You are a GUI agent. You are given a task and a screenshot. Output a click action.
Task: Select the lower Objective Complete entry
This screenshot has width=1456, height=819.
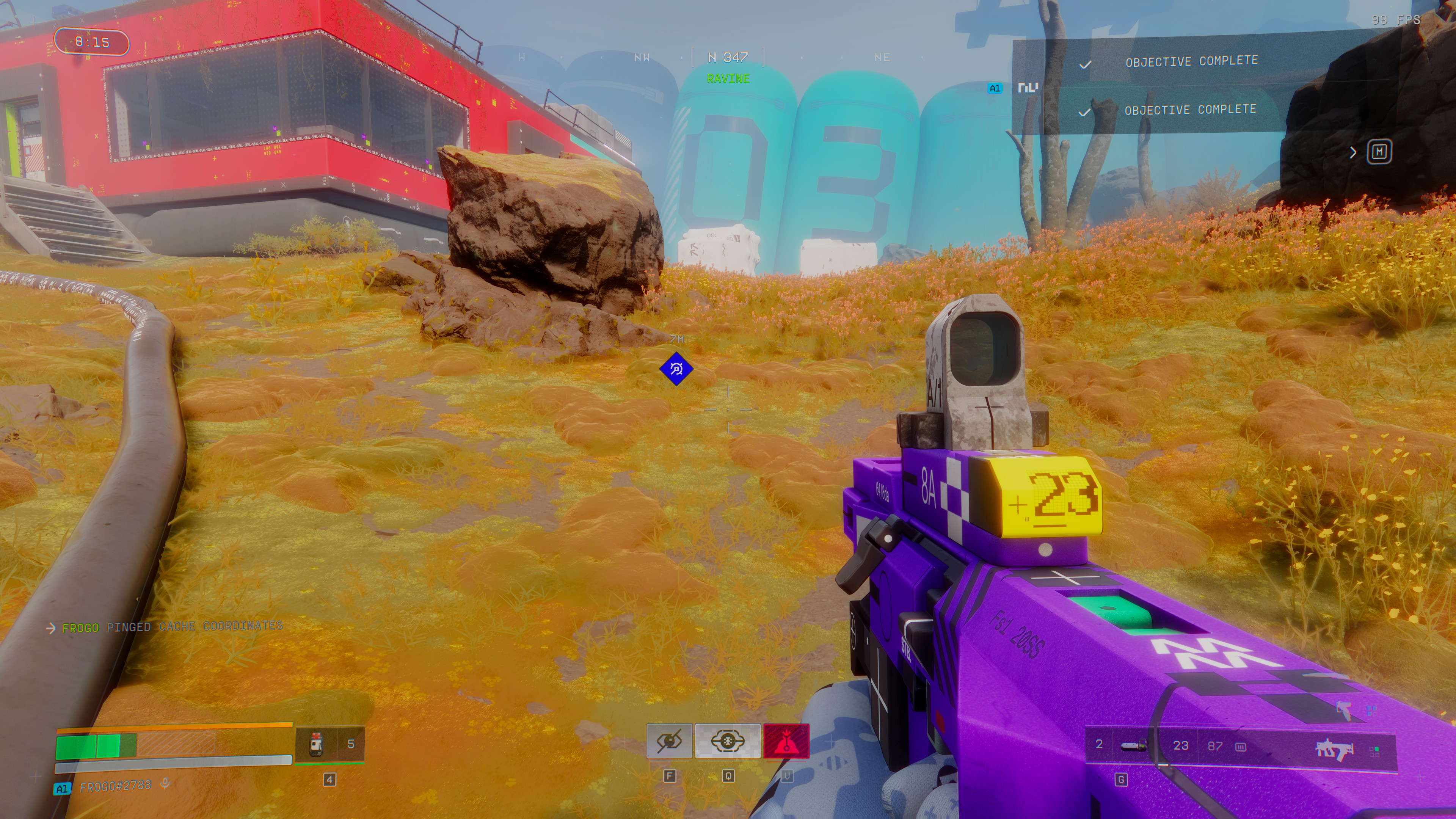pyautogui.click(x=1190, y=110)
